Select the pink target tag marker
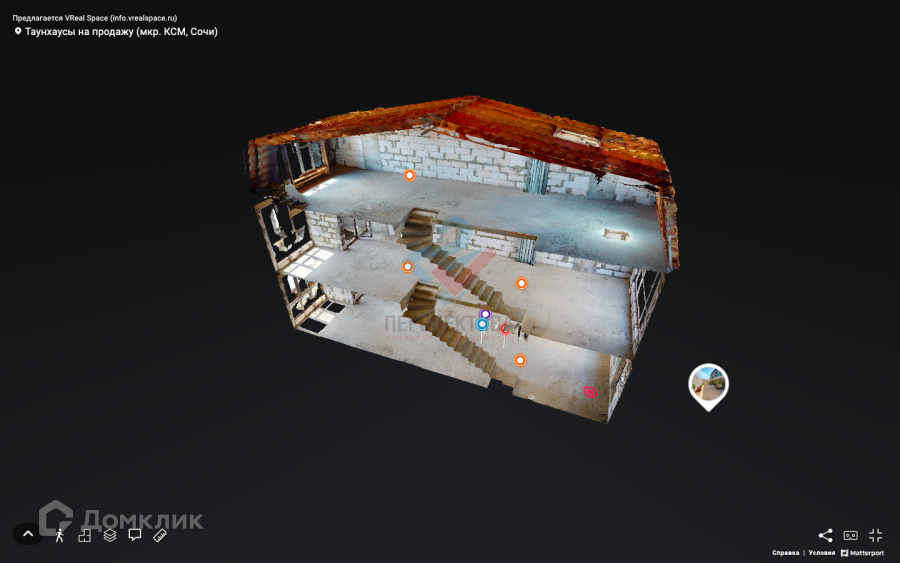Image resolution: width=900 pixels, height=563 pixels. point(590,392)
